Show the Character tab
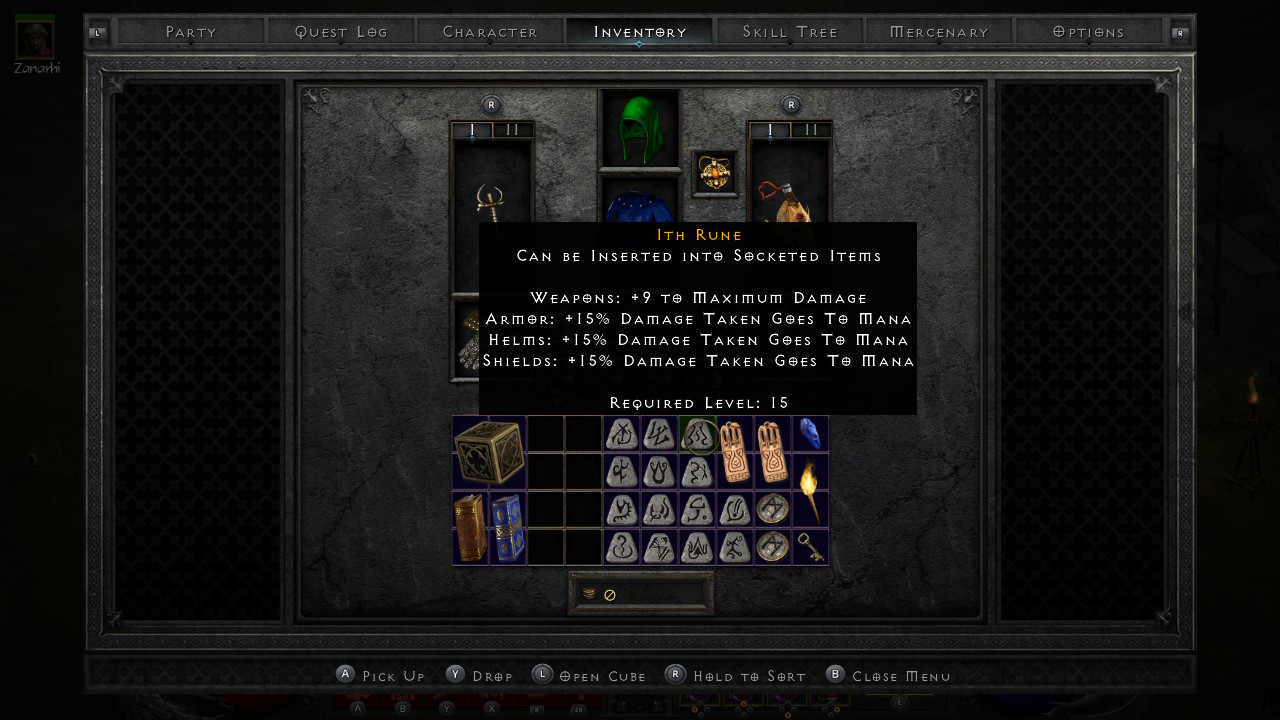This screenshot has width=1280, height=720. click(x=490, y=32)
